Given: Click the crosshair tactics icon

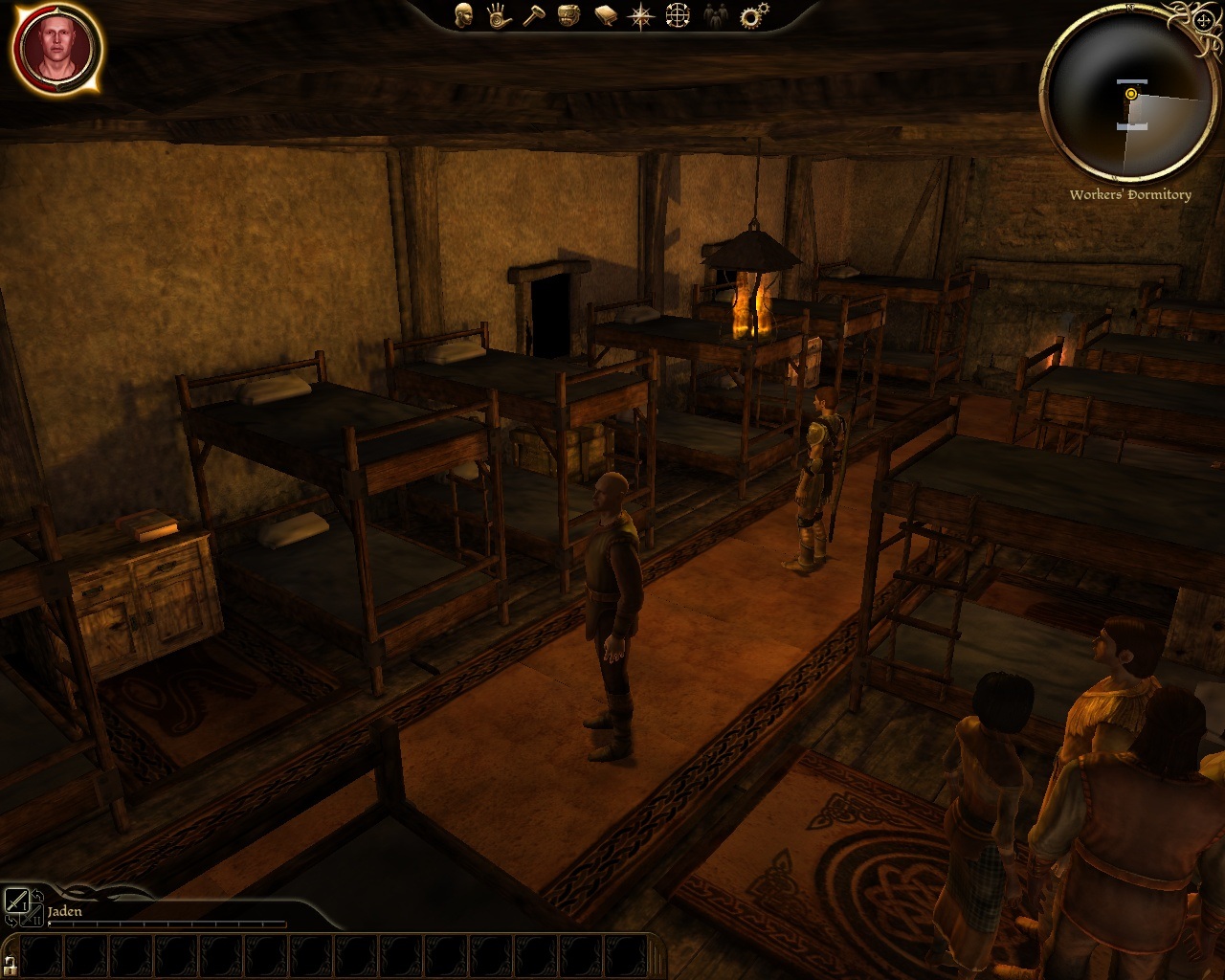Looking at the screenshot, I should pos(678,14).
